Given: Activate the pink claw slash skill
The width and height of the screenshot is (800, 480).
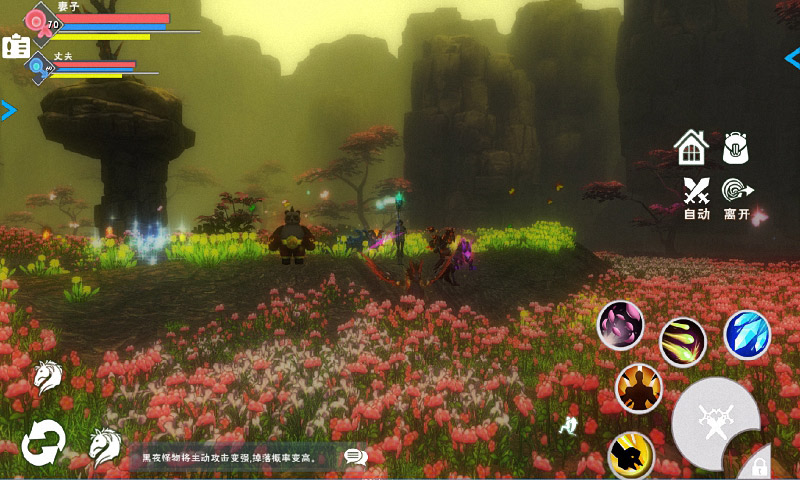Looking at the screenshot, I should click(621, 325).
